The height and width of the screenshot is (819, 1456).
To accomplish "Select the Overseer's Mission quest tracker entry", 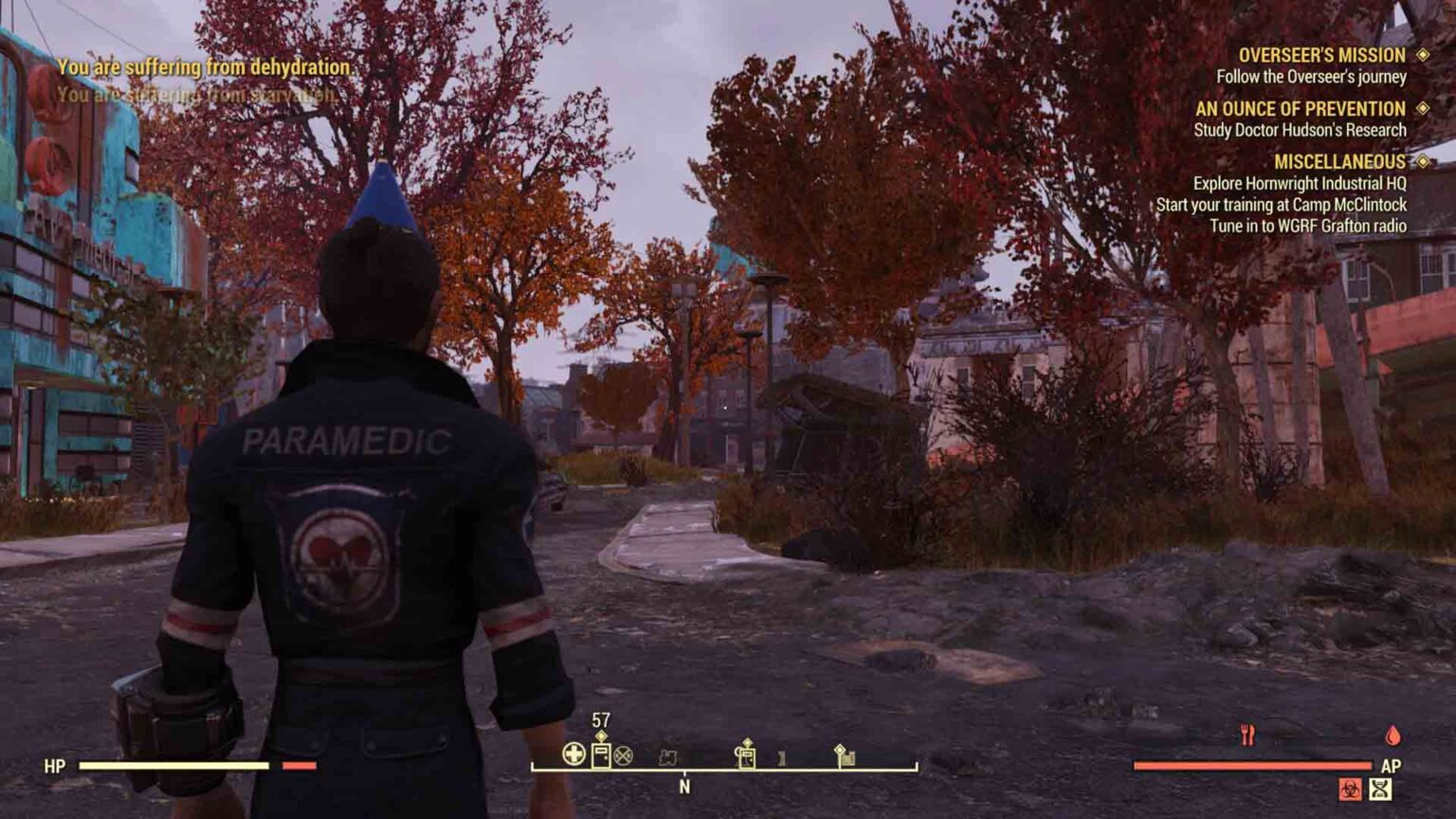I will 1321,56.
